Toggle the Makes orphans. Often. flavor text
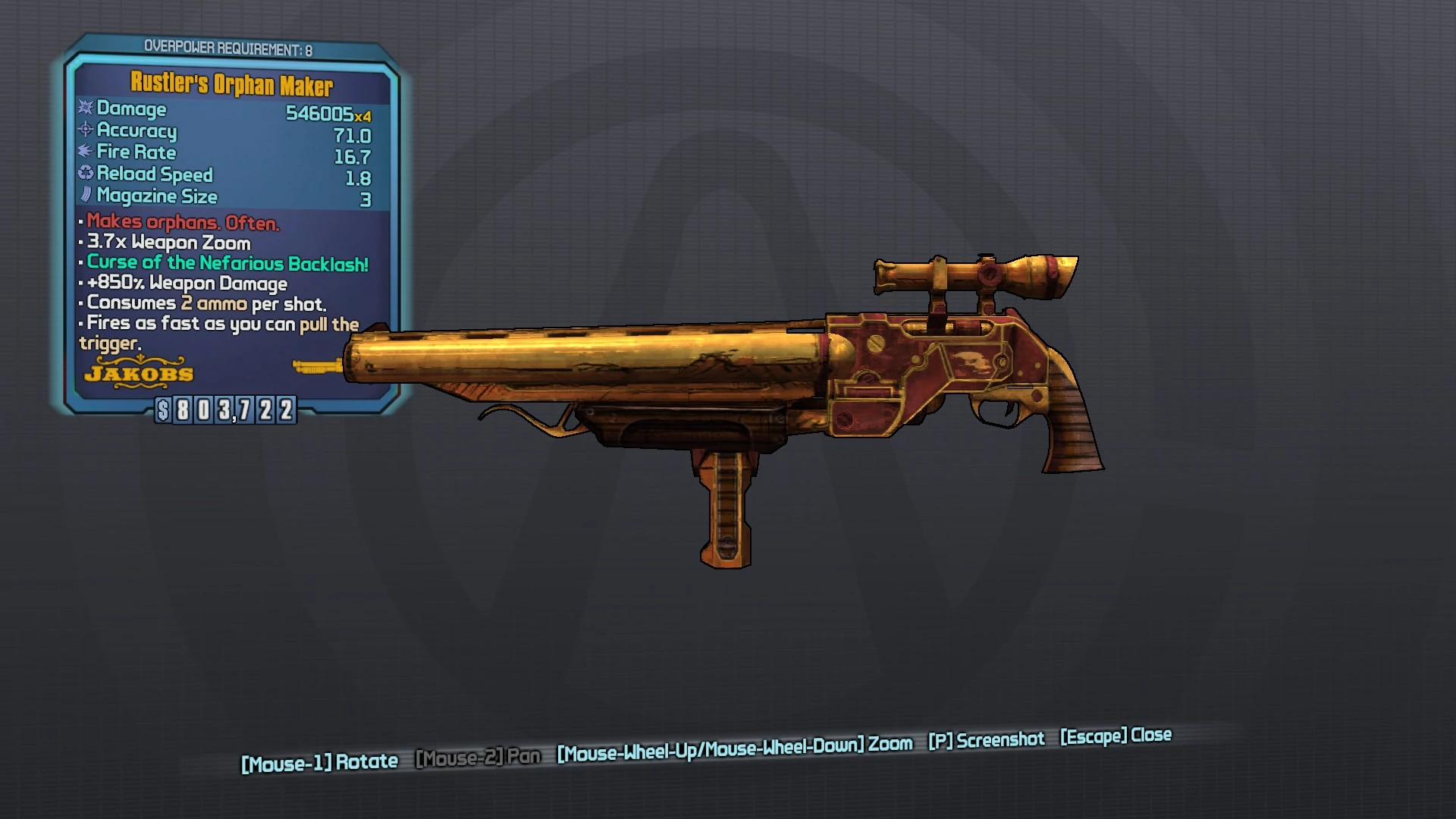Image resolution: width=1456 pixels, height=819 pixels. 182,224
